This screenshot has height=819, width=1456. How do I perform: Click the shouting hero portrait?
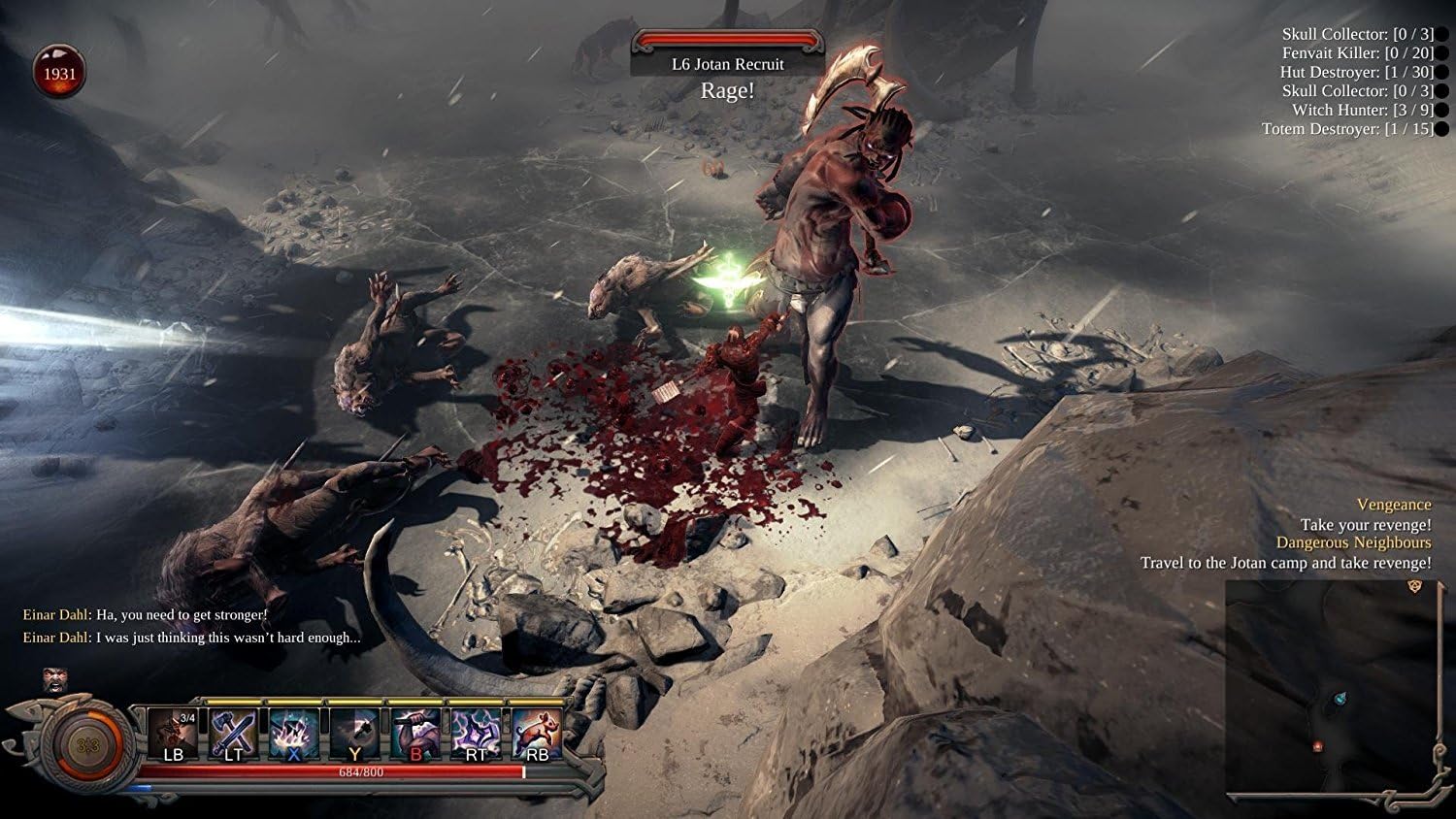click(55, 679)
